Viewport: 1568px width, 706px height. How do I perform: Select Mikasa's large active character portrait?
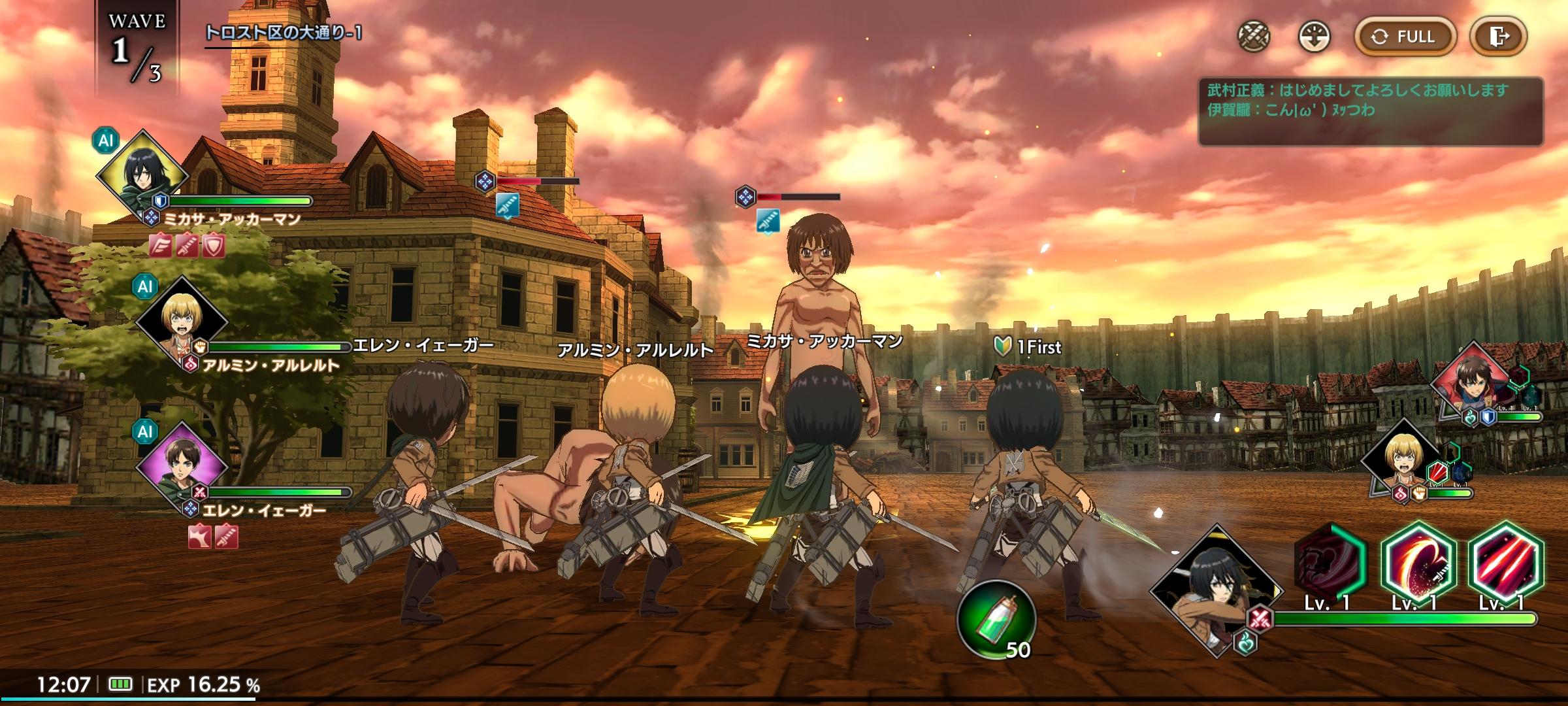(x=1214, y=592)
